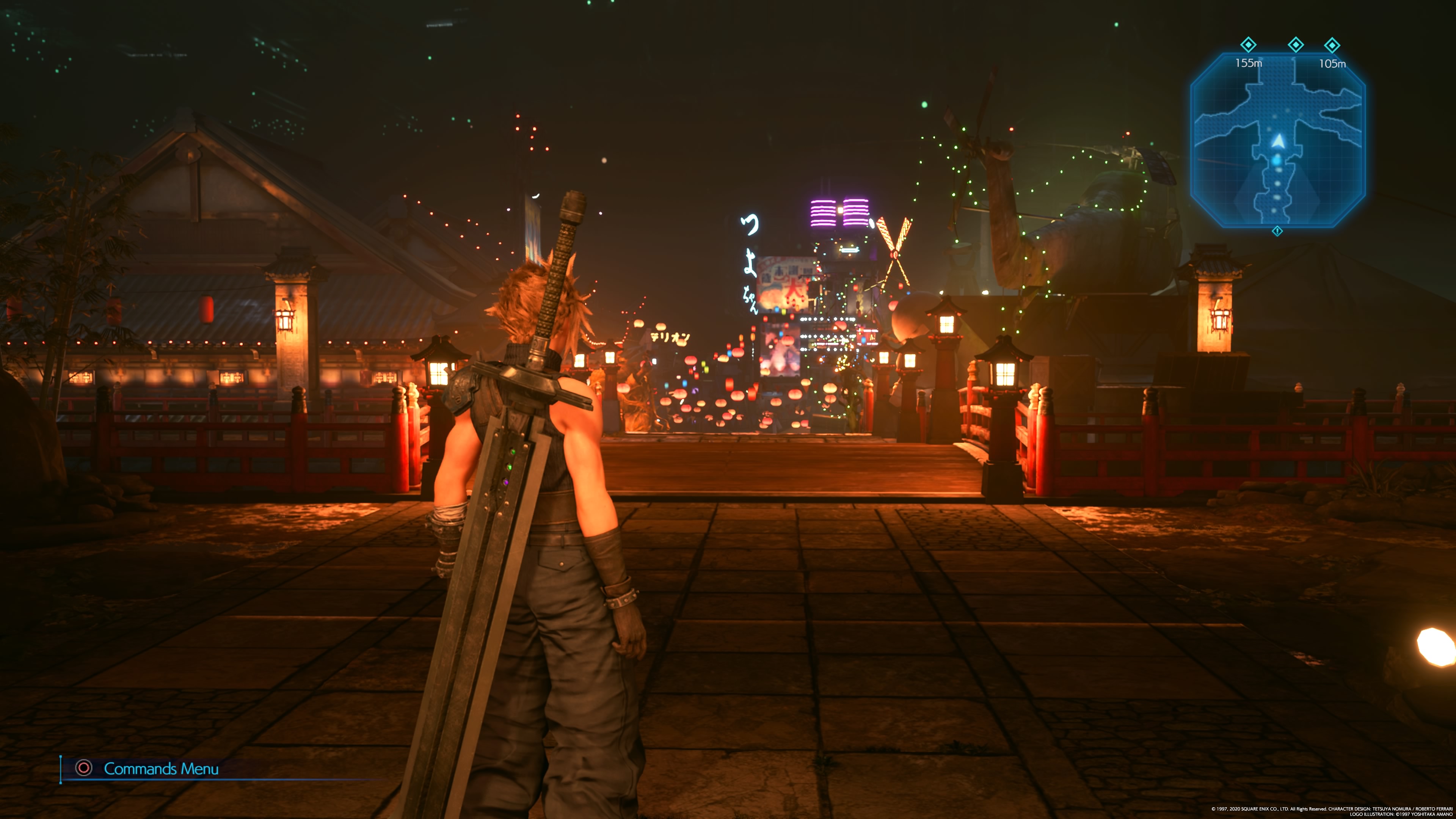Click the exclamation marker below the minimap
The height and width of the screenshot is (819, 1456).
pos(1277,231)
